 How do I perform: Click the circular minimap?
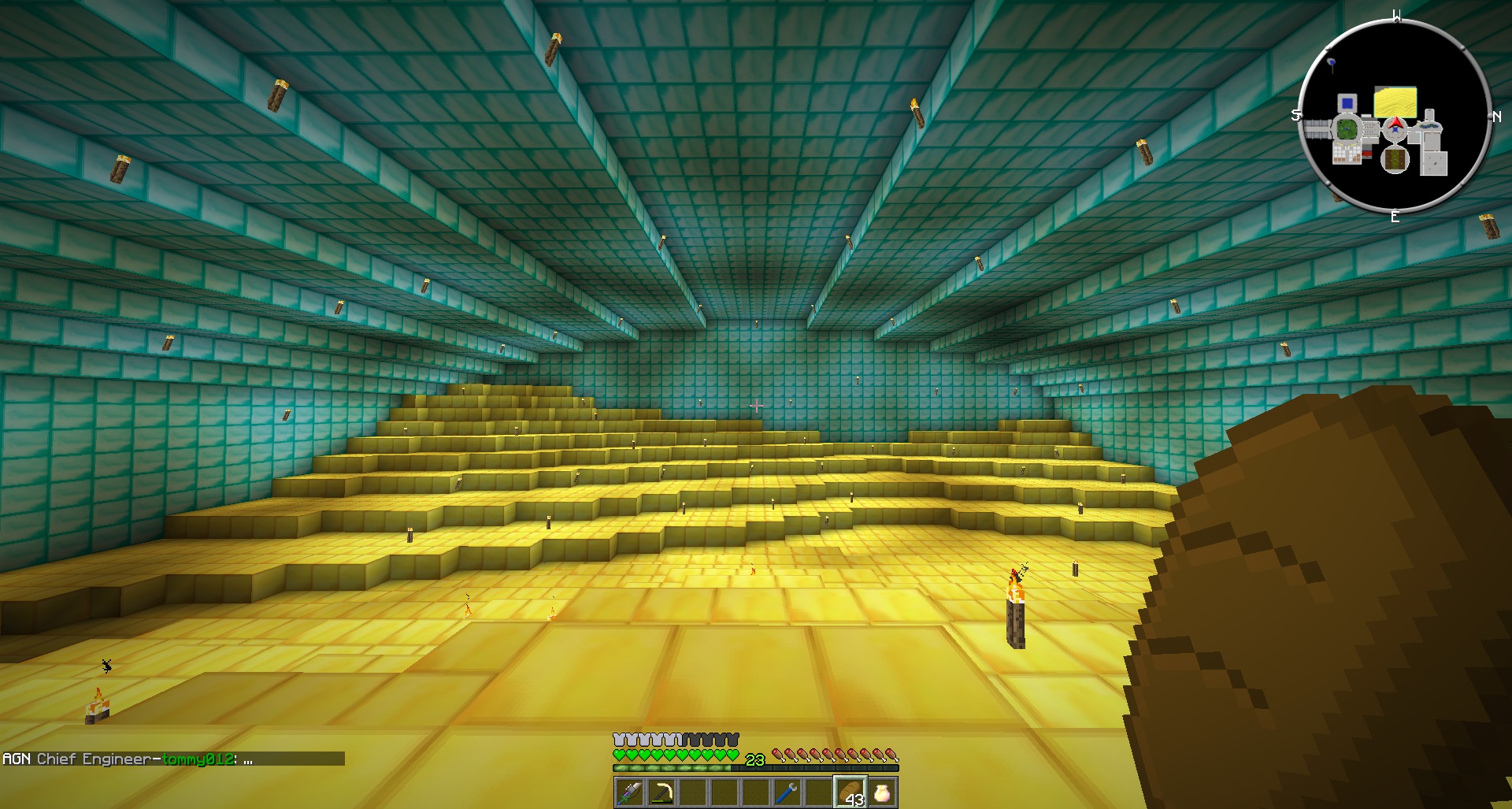(x=1395, y=118)
